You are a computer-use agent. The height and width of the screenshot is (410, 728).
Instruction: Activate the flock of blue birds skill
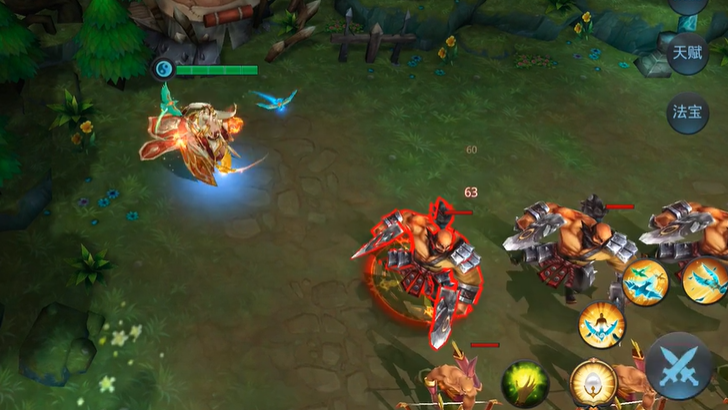tap(645, 281)
